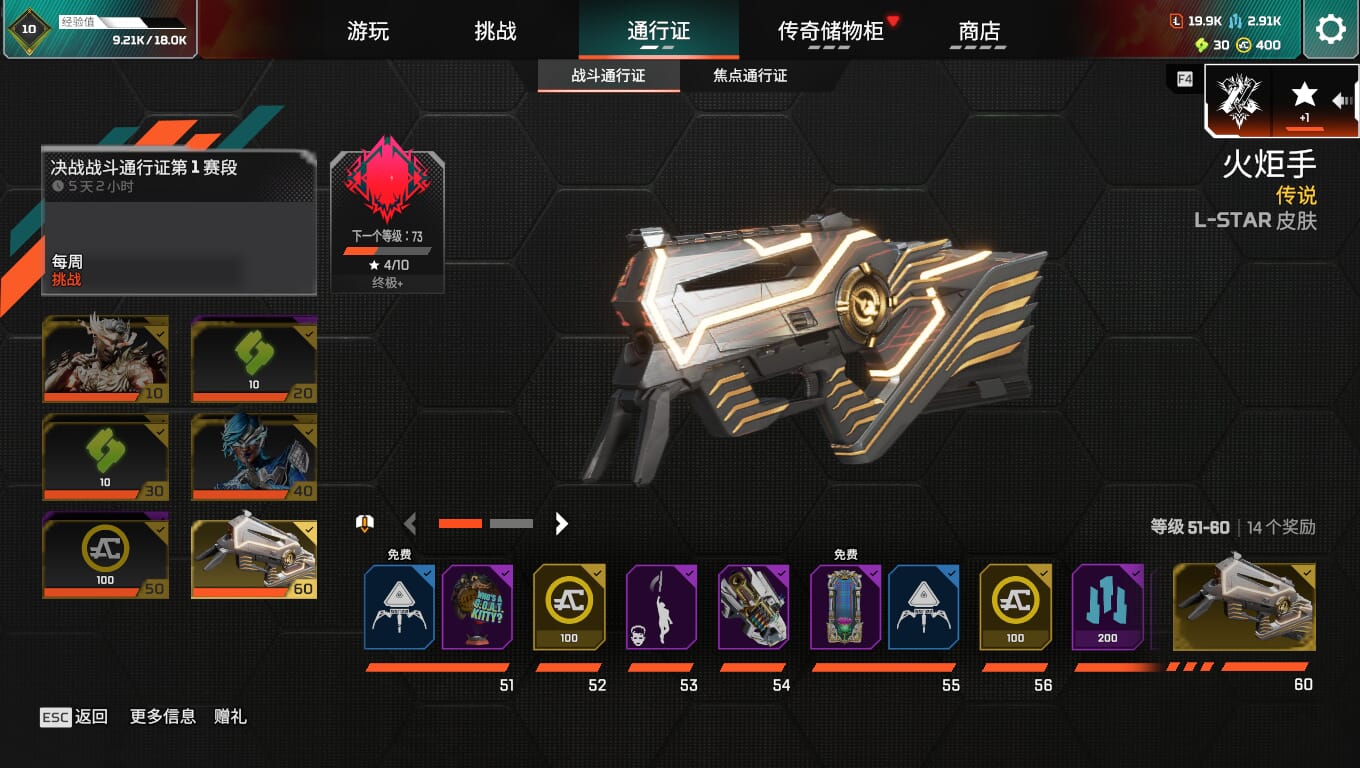
Task: Switch to 焦点通行证 sub-tab
Action: 750,76
